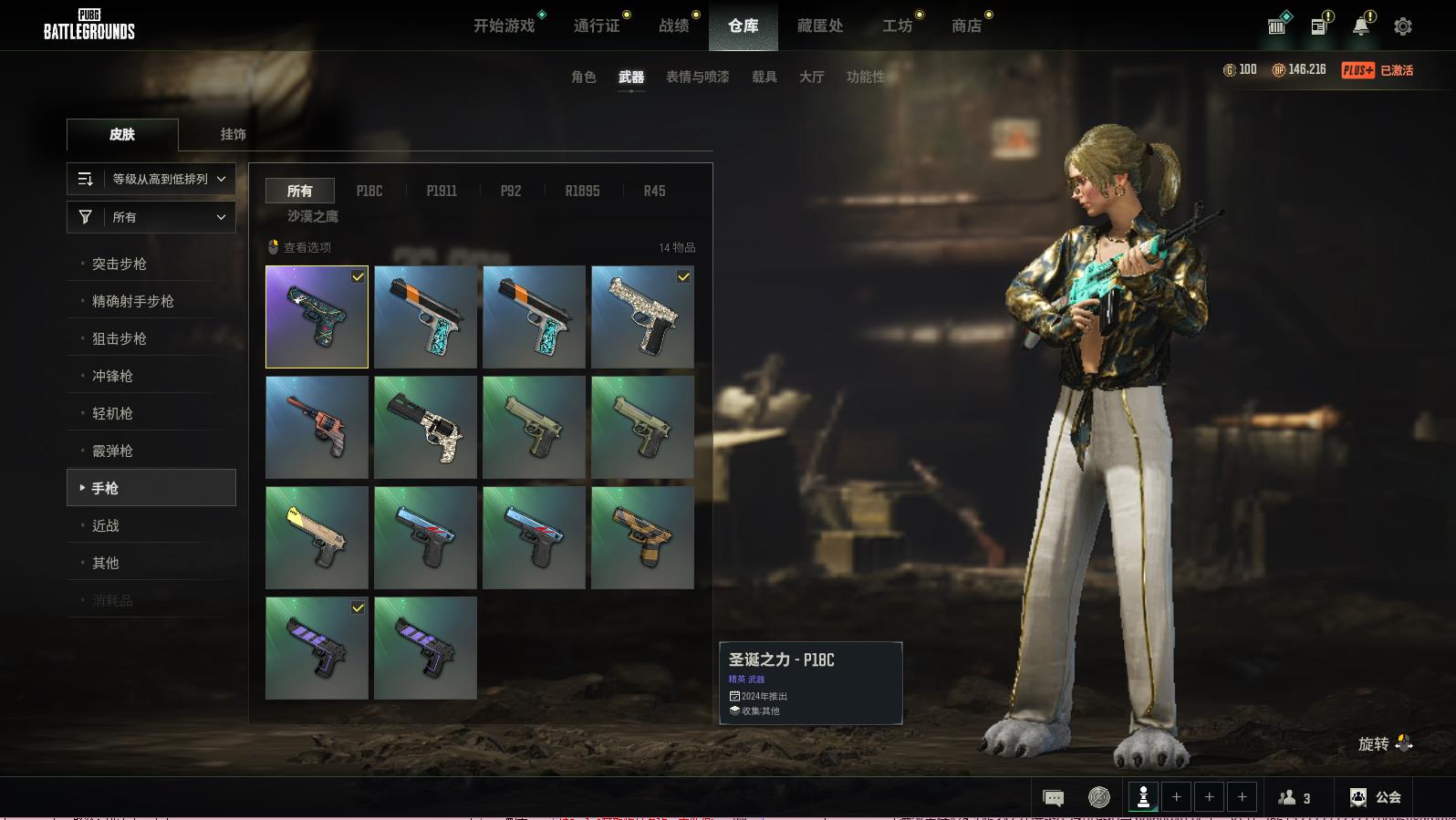The width and height of the screenshot is (1456, 820).
Task: Go to the 工坊 workshop menu
Action: tap(897, 26)
